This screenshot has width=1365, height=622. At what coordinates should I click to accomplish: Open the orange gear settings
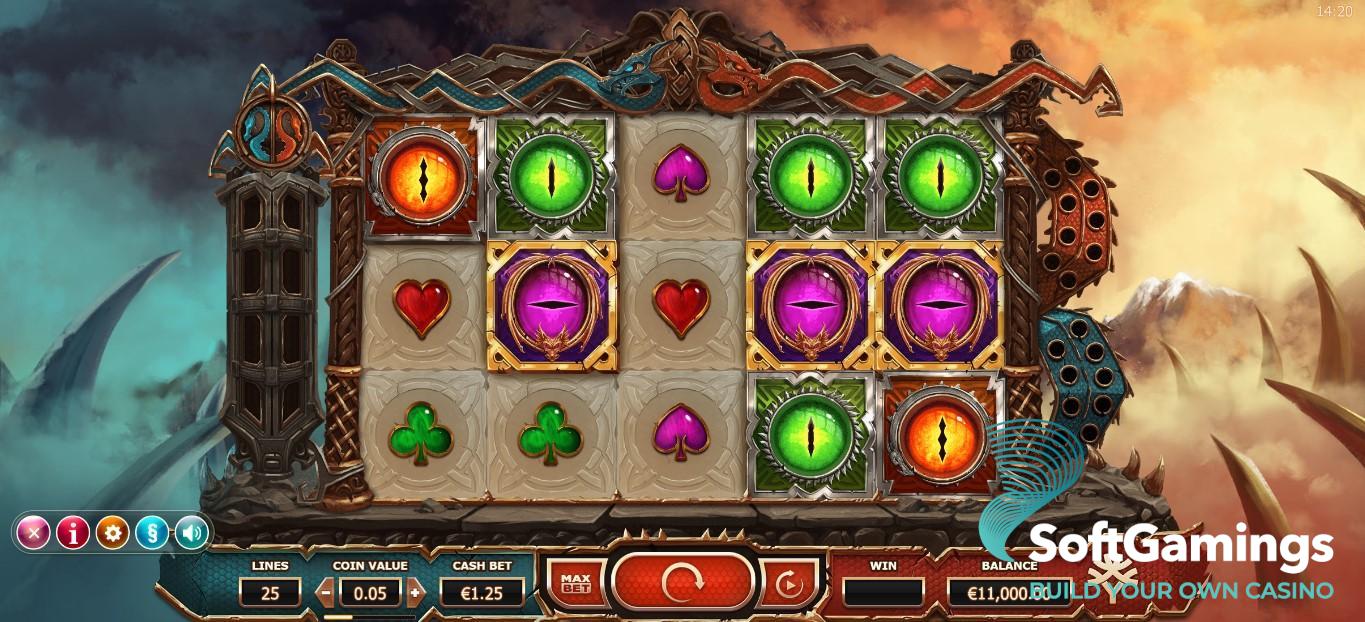pos(112,533)
